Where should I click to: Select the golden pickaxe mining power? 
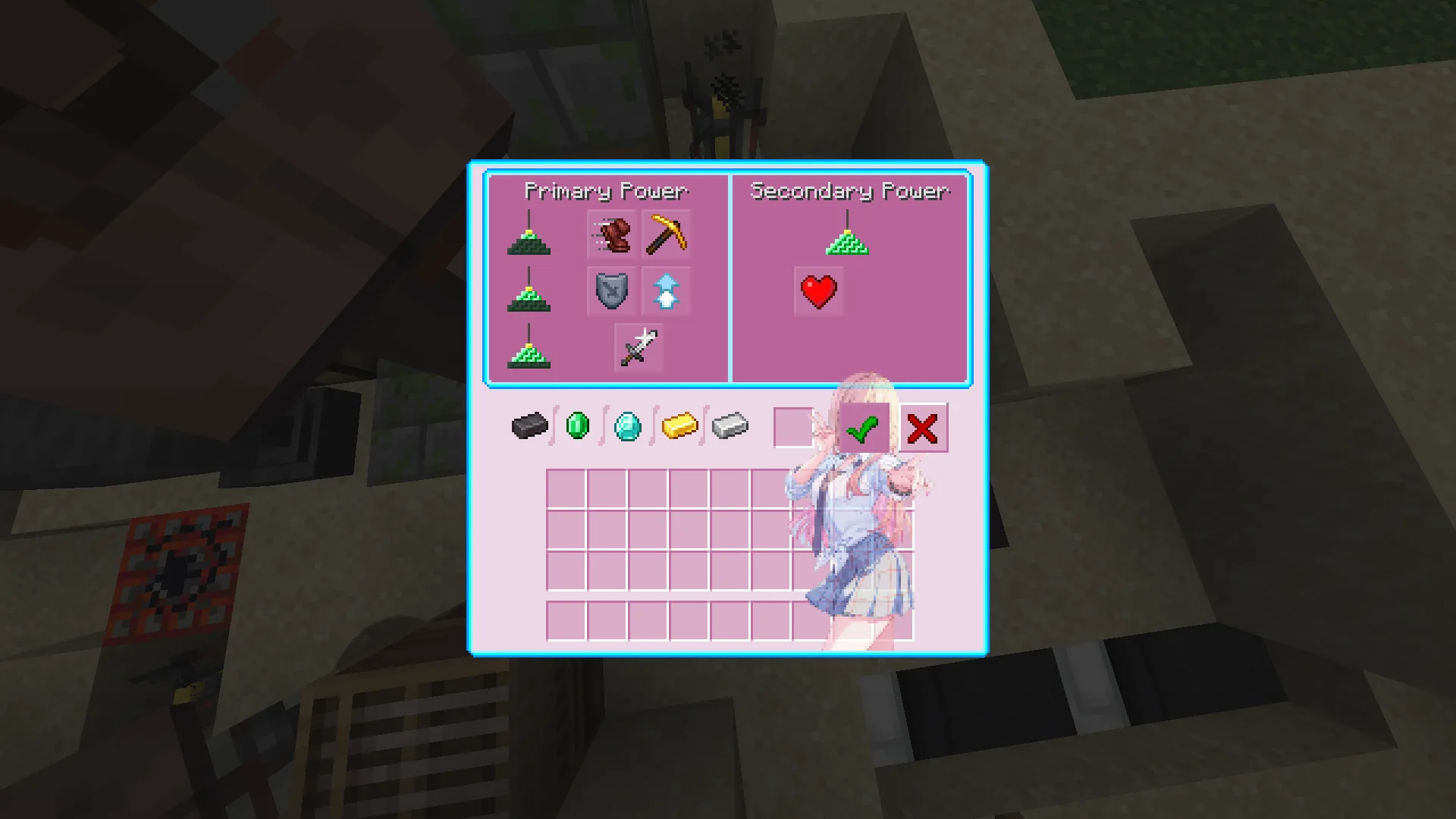coord(665,235)
